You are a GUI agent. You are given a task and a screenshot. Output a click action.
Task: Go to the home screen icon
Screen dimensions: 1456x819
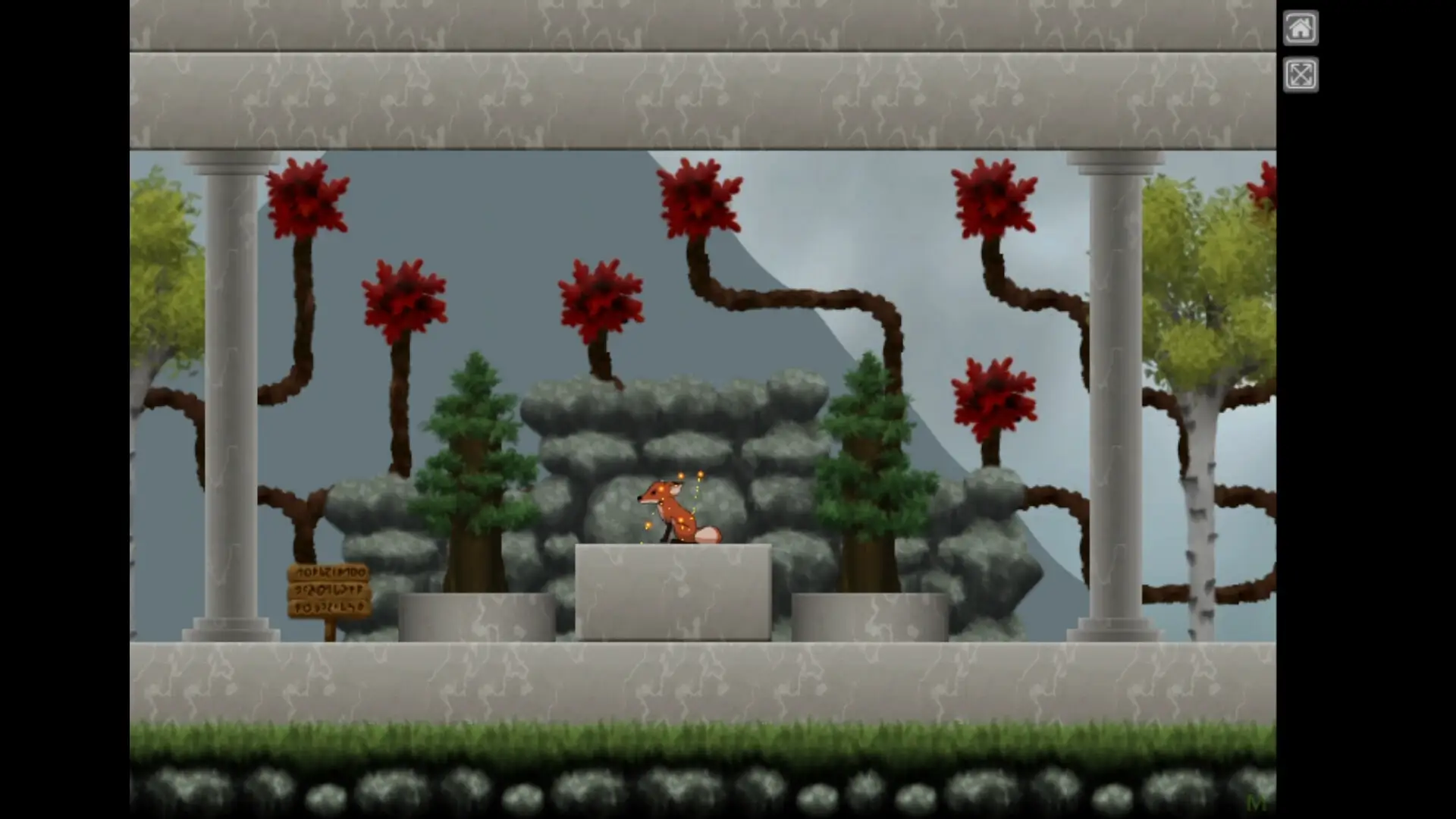[x=1300, y=29]
